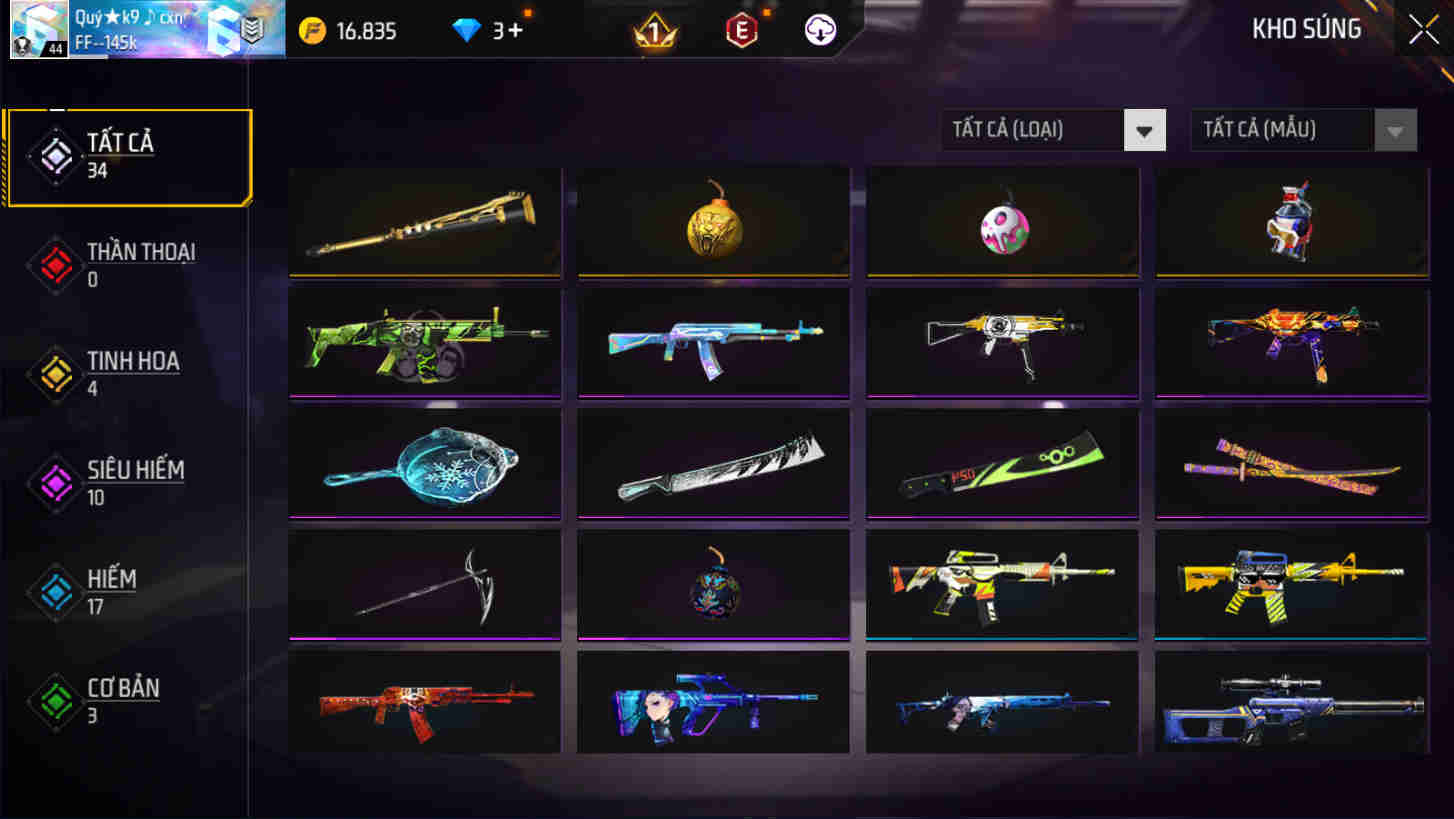
Task: Click the purple SIÊU HIẾM rarity diamond icon
Action: pyautogui.click(x=55, y=480)
